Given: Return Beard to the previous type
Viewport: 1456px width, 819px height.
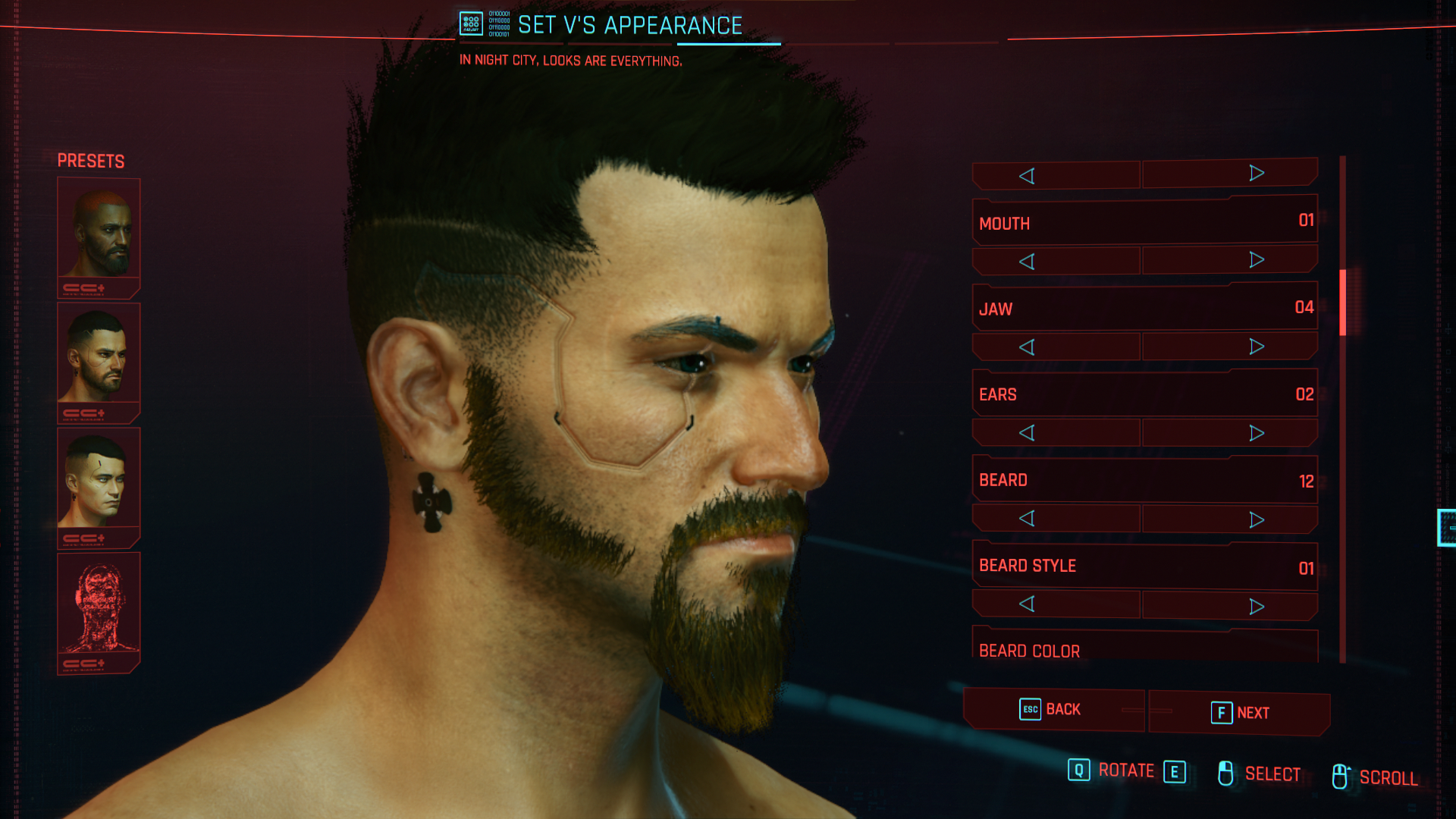Looking at the screenshot, I should (1027, 519).
